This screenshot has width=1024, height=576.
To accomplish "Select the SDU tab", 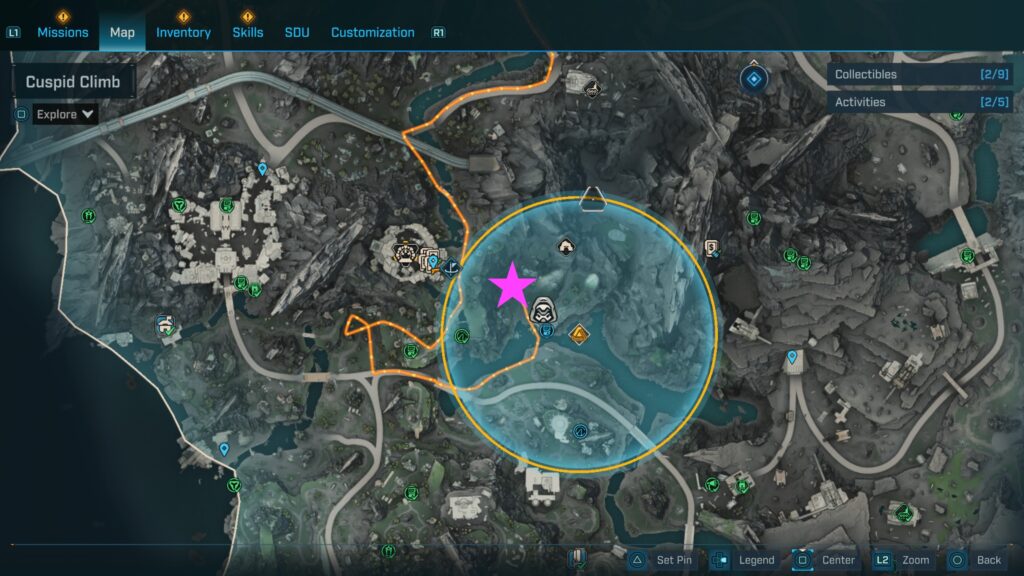I will tap(297, 32).
